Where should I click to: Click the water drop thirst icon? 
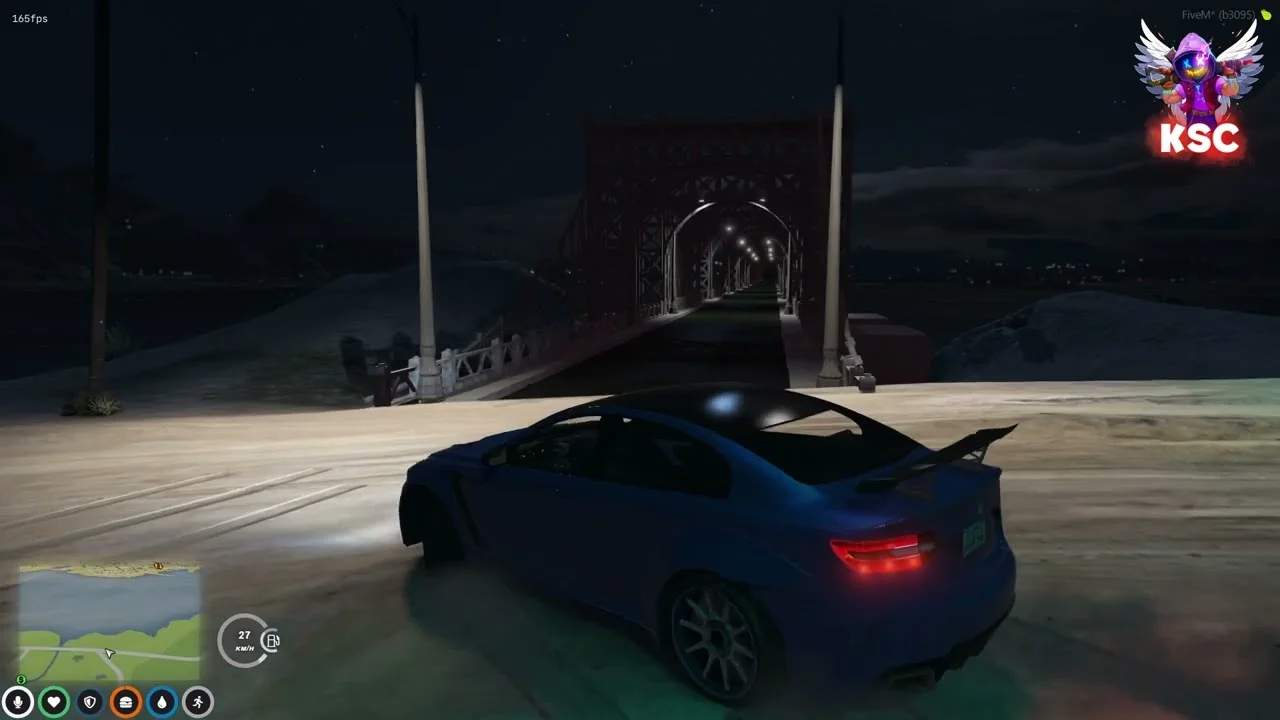(x=162, y=702)
